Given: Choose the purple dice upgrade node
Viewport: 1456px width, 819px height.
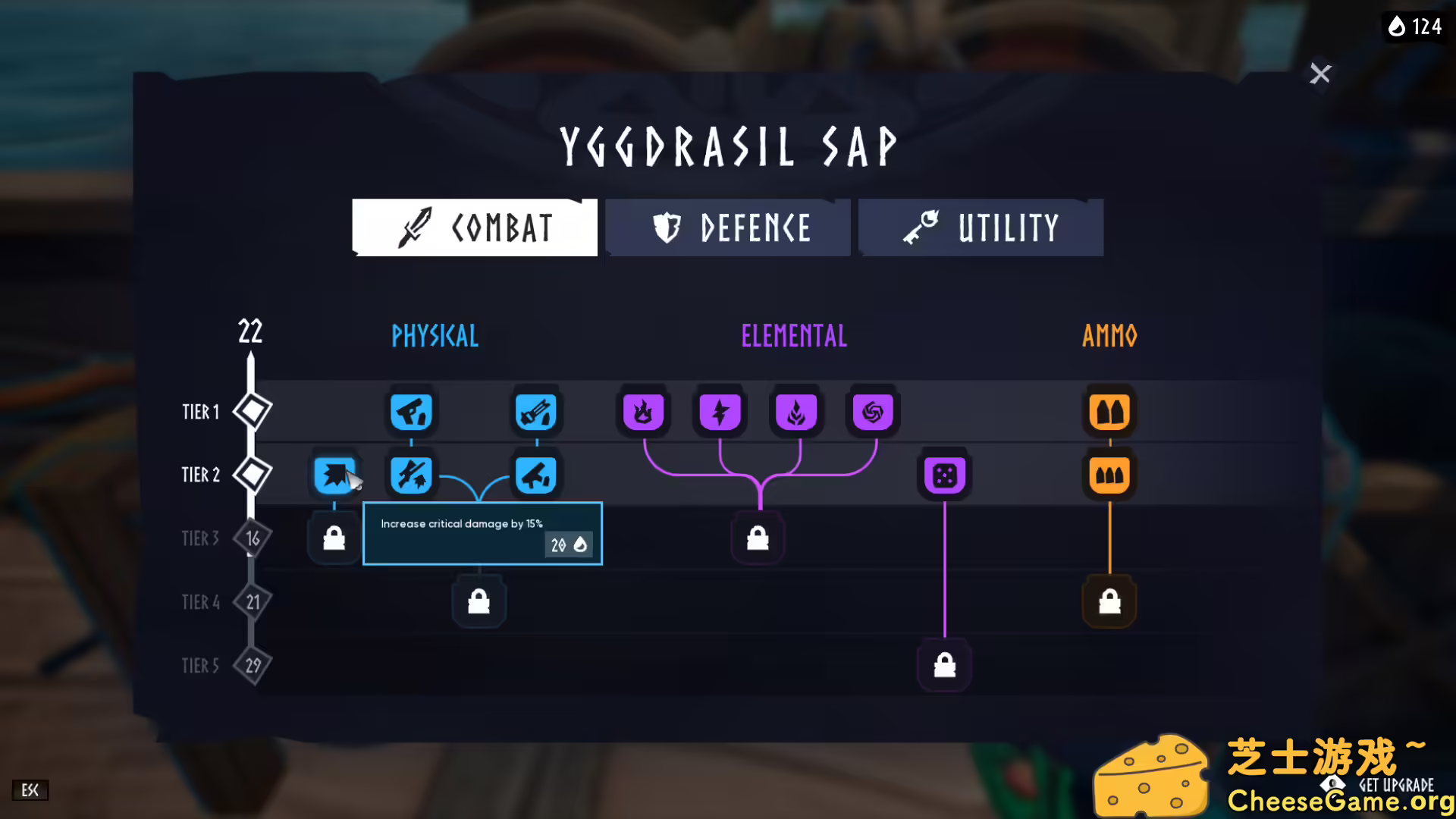Looking at the screenshot, I should point(944,475).
